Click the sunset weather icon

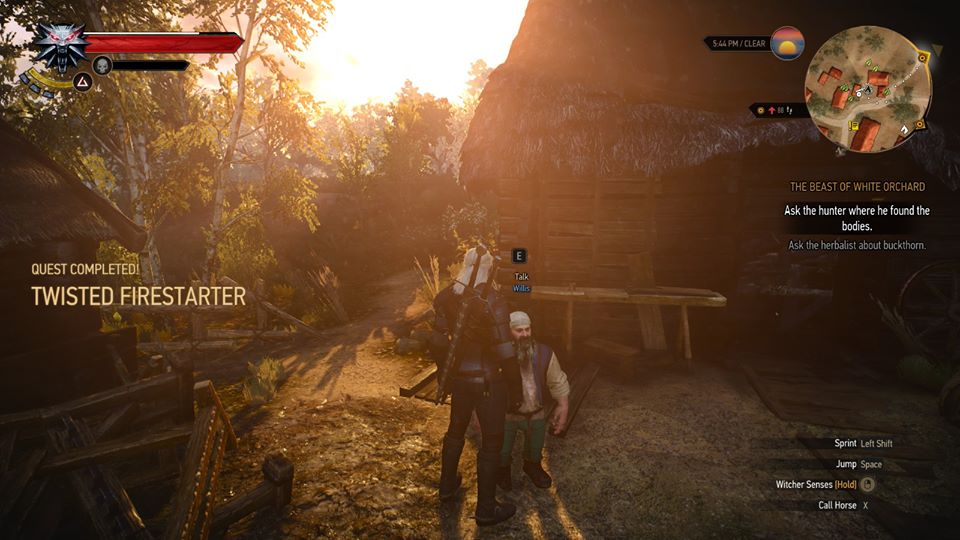(x=788, y=44)
